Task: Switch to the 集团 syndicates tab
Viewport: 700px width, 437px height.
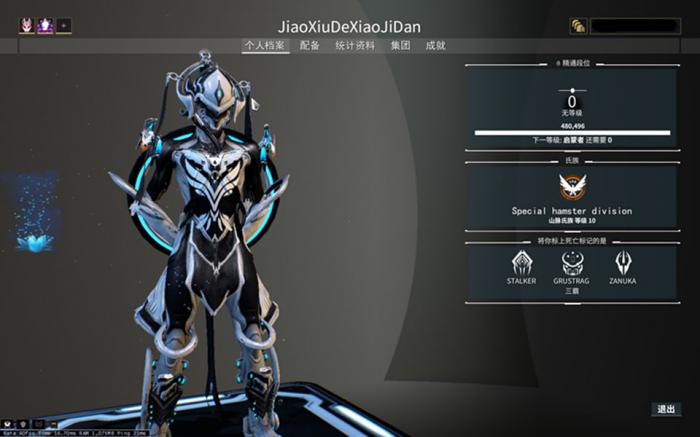Action: [400, 45]
